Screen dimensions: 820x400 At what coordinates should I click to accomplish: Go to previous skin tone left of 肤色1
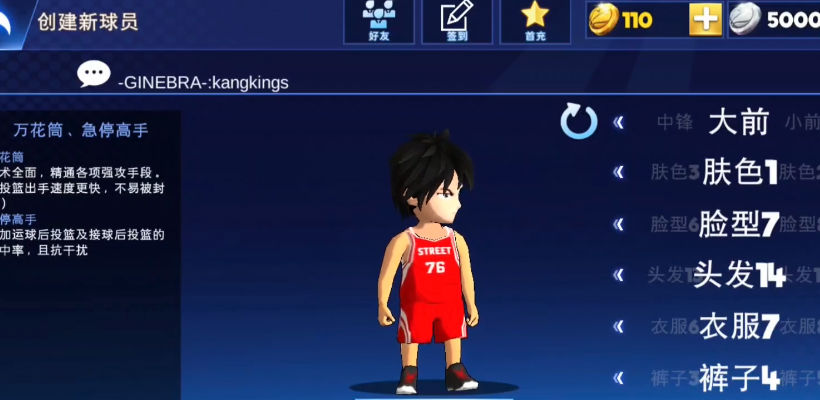pos(619,172)
